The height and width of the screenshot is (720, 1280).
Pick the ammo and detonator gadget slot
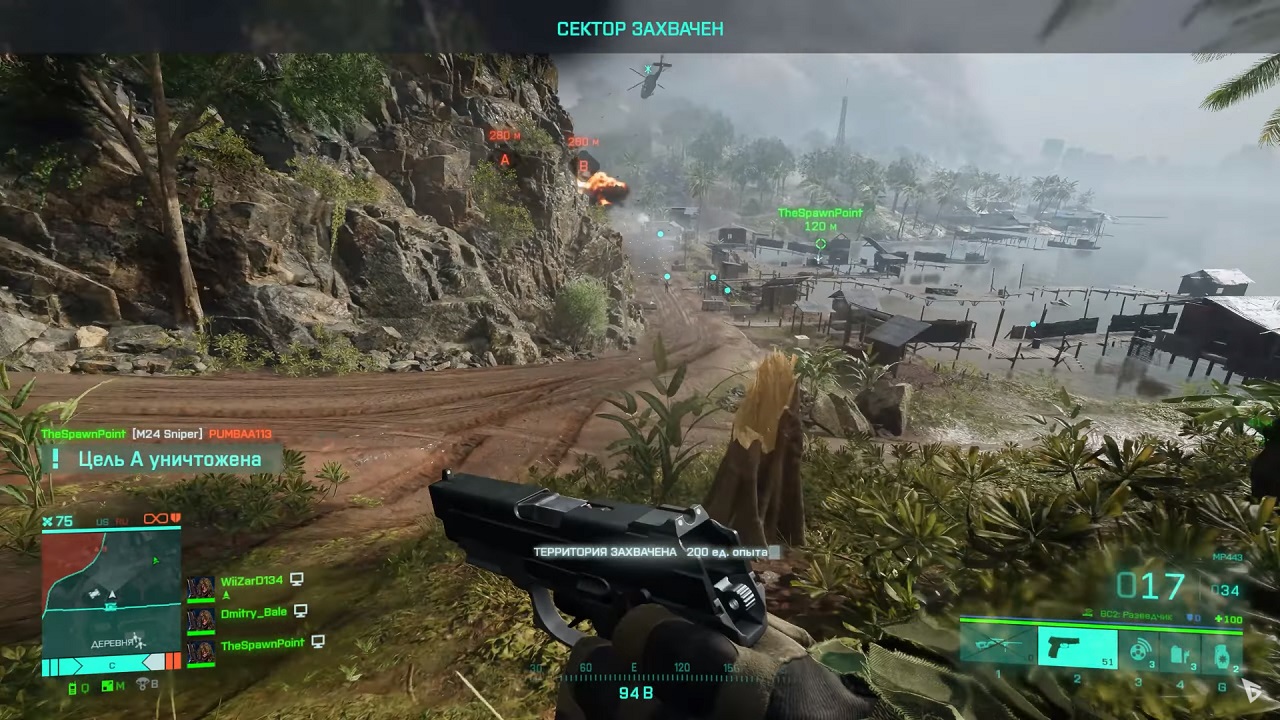[1180, 650]
